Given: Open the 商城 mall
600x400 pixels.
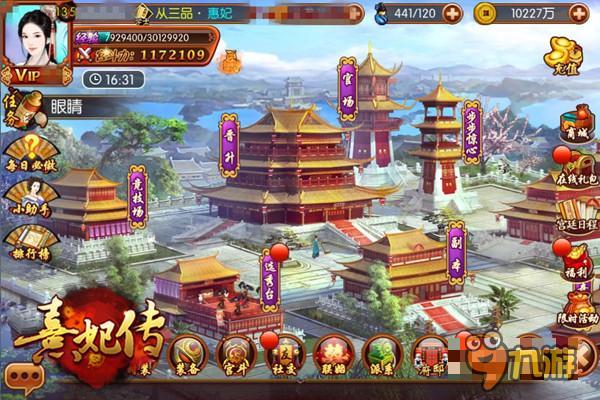Looking at the screenshot, I should point(575,120).
